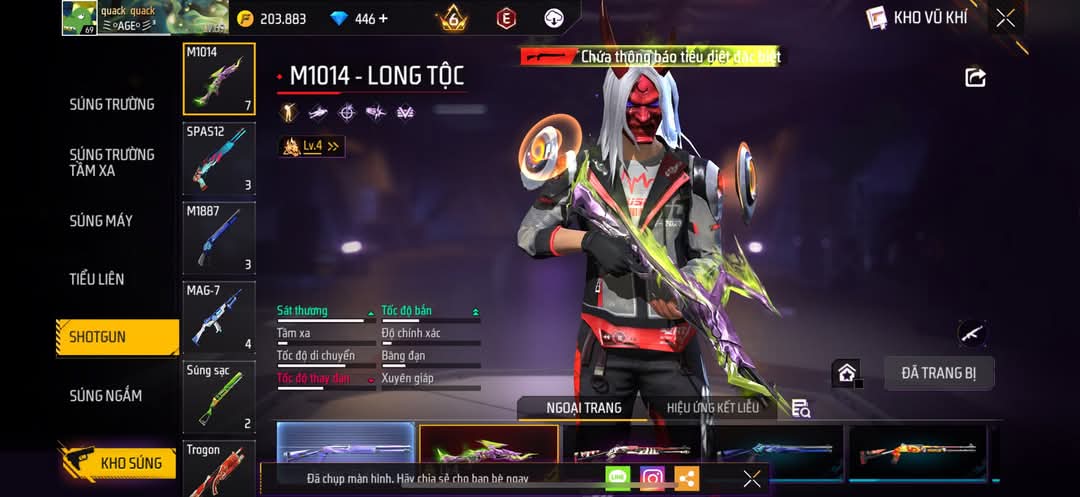
Task: Open the SÚNG TRƯỜNG TẦM XA category
Action: (x=111, y=162)
